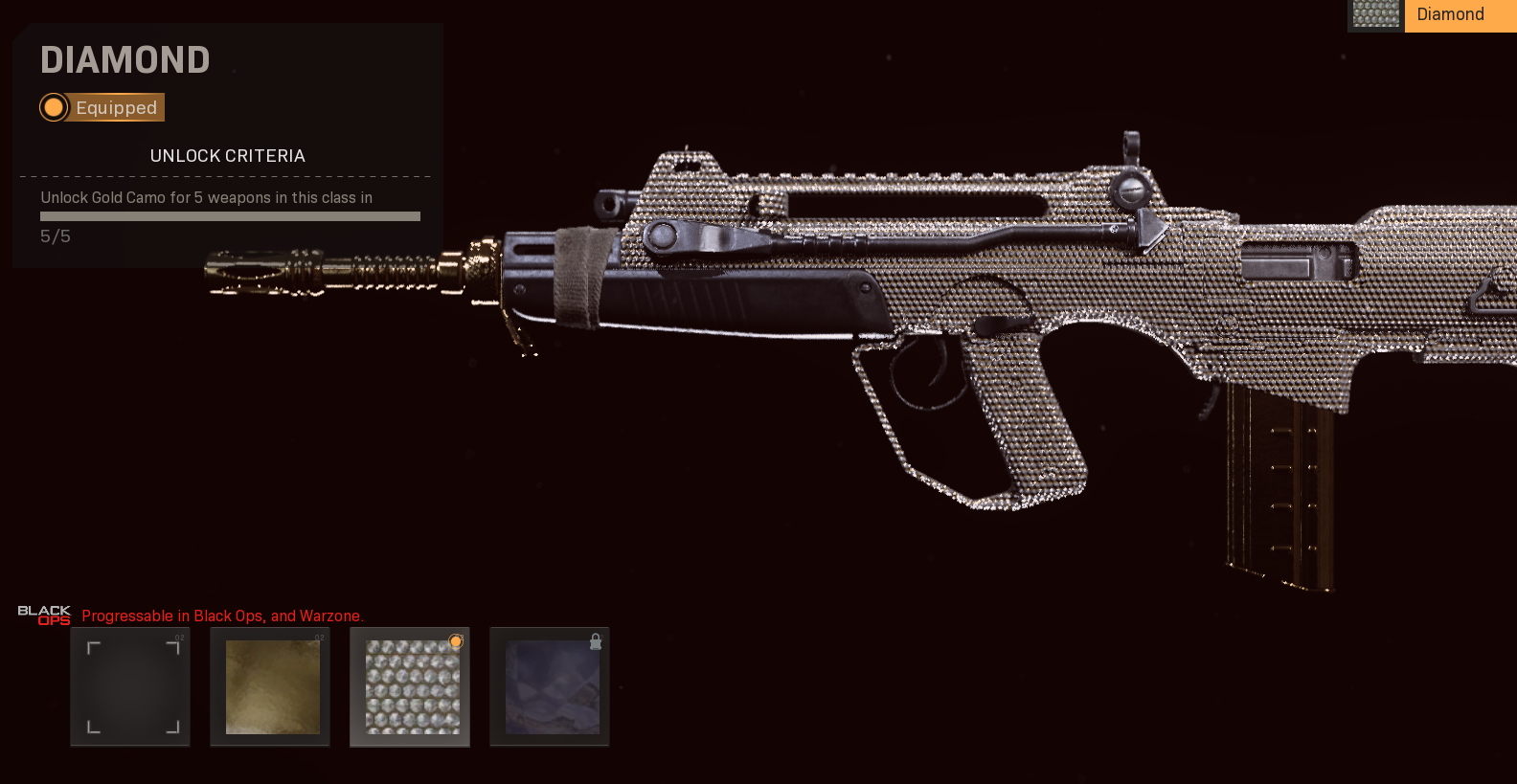Click the Black Ops logo icon
The width and height of the screenshot is (1517, 784).
point(43,616)
